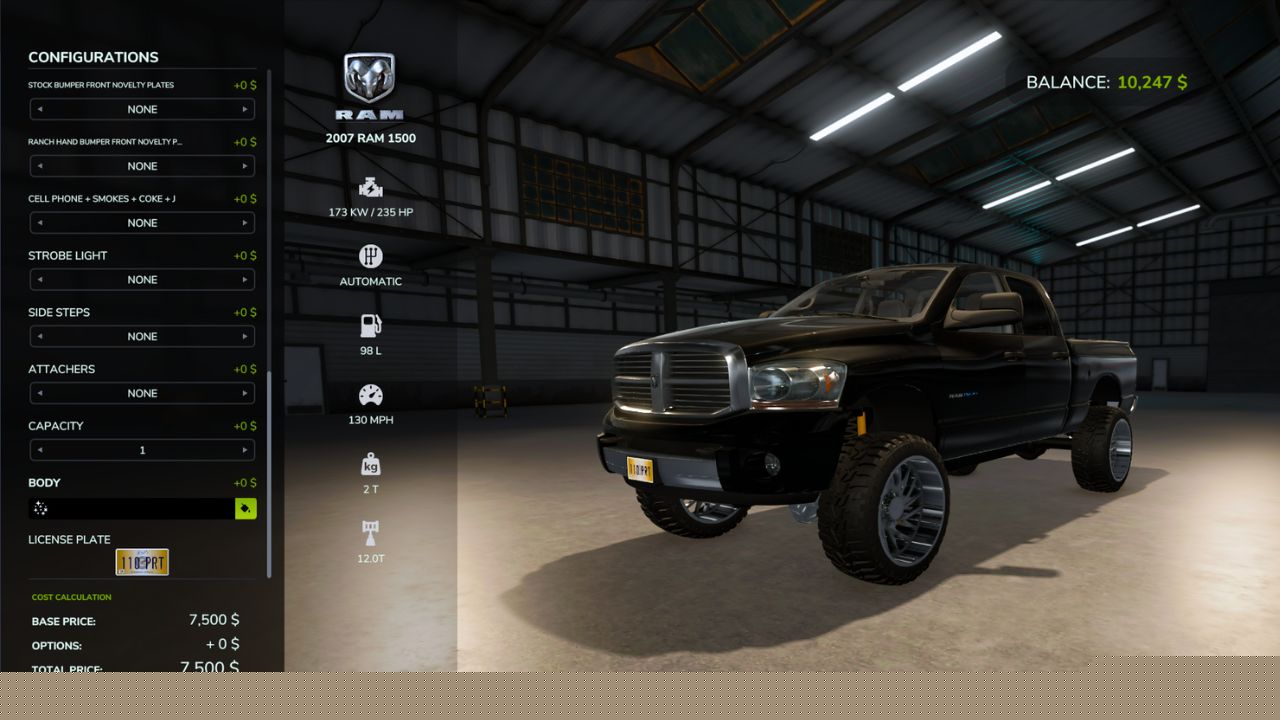Decrease the Capacity value
Screen dimensions: 1280x720
[x=40, y=451]
